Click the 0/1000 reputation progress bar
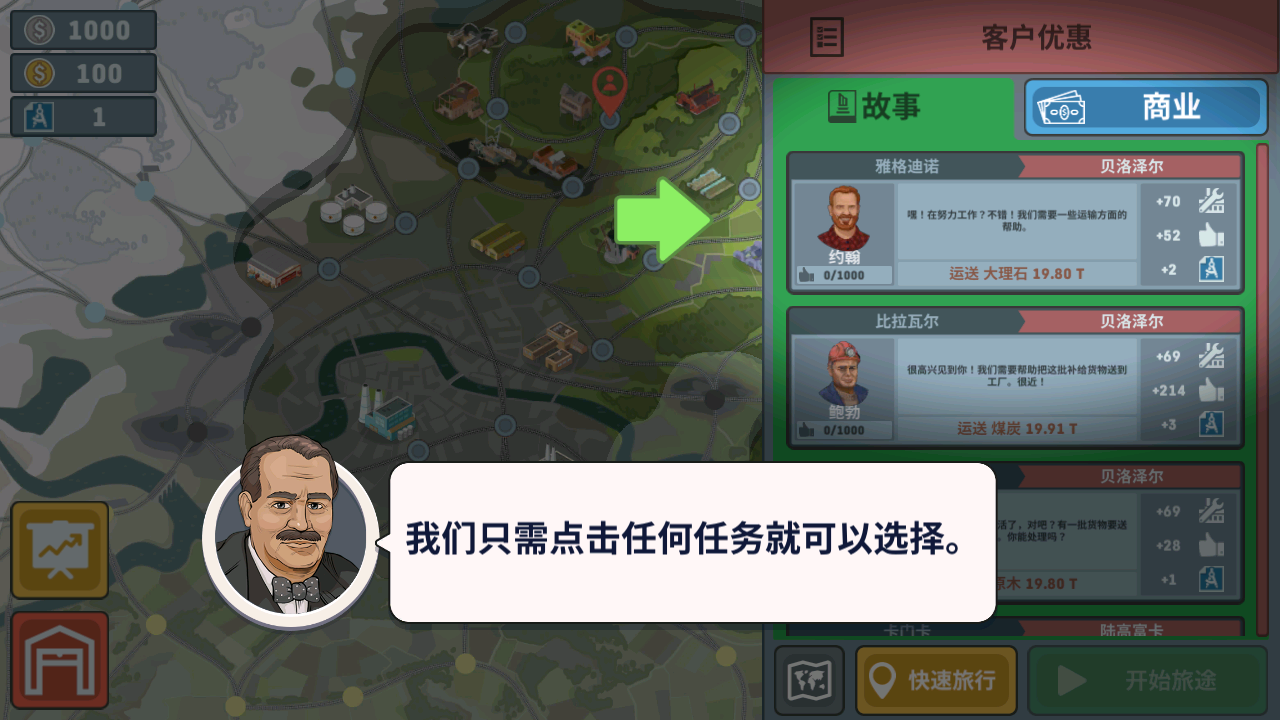This screenshot has width=1280, height=720. 843,275
